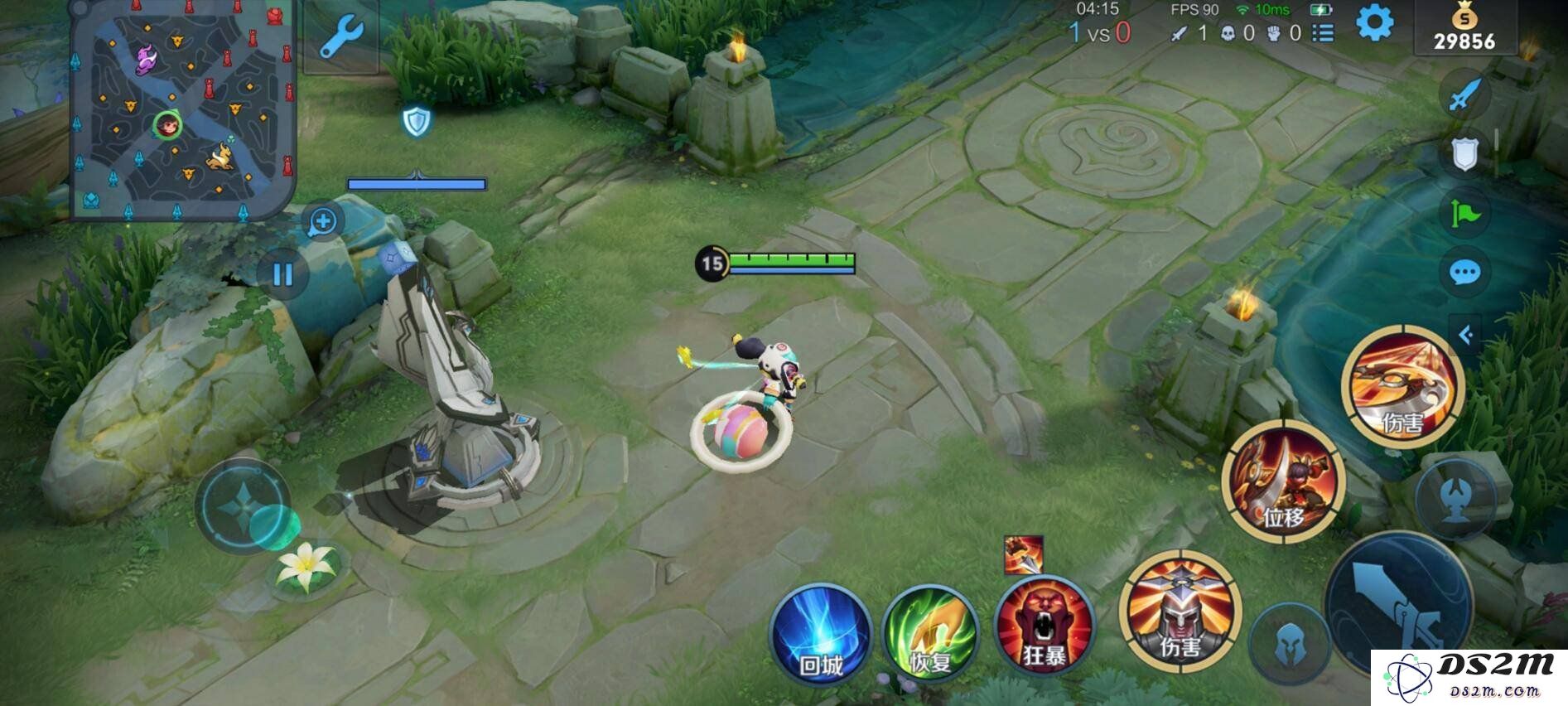Send the green flag gather signal
Viewport: 1568px width, 706px height.
tap(1464, 213)
